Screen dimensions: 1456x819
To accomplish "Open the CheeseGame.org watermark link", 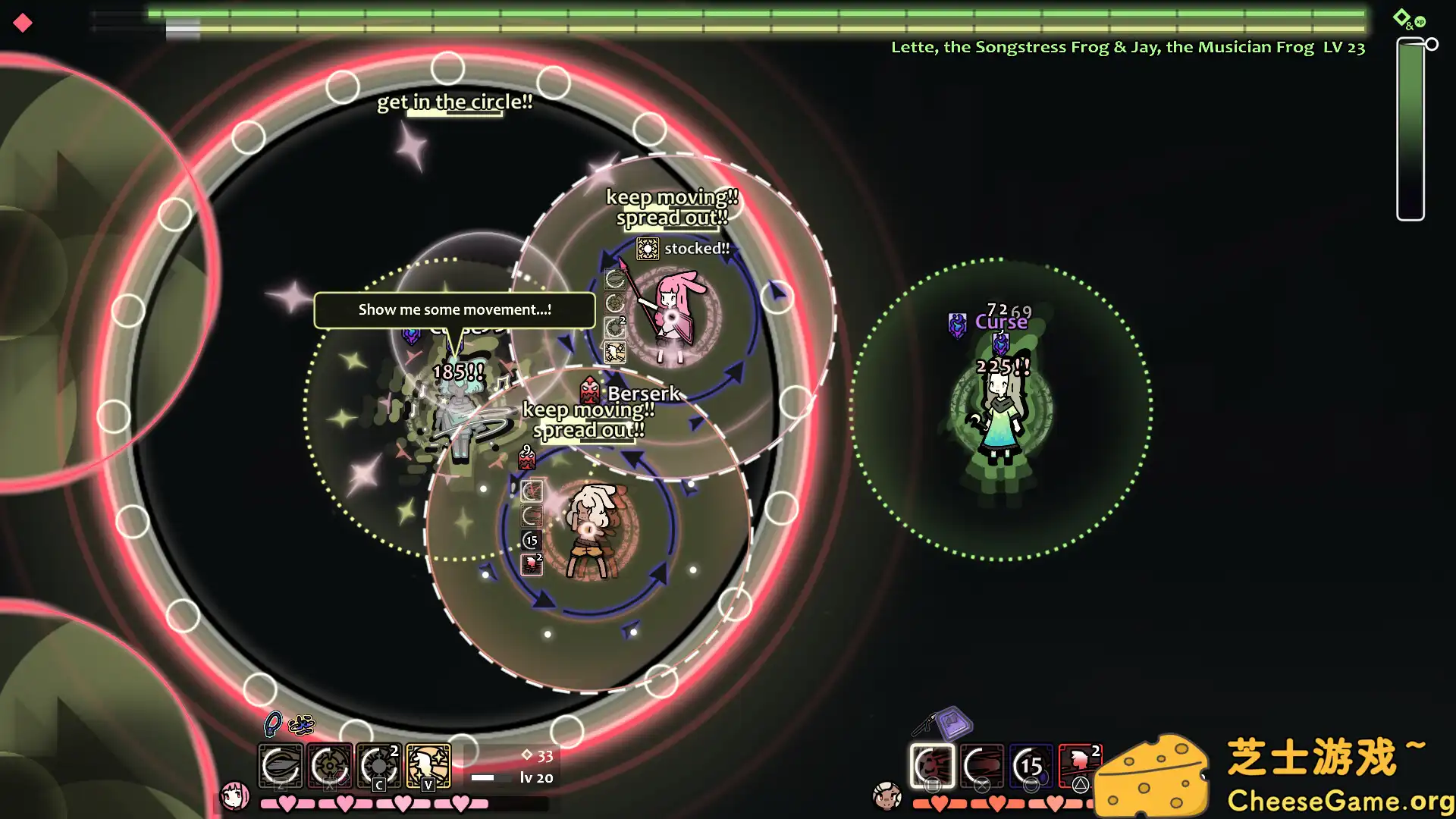I will point(1339,800).
